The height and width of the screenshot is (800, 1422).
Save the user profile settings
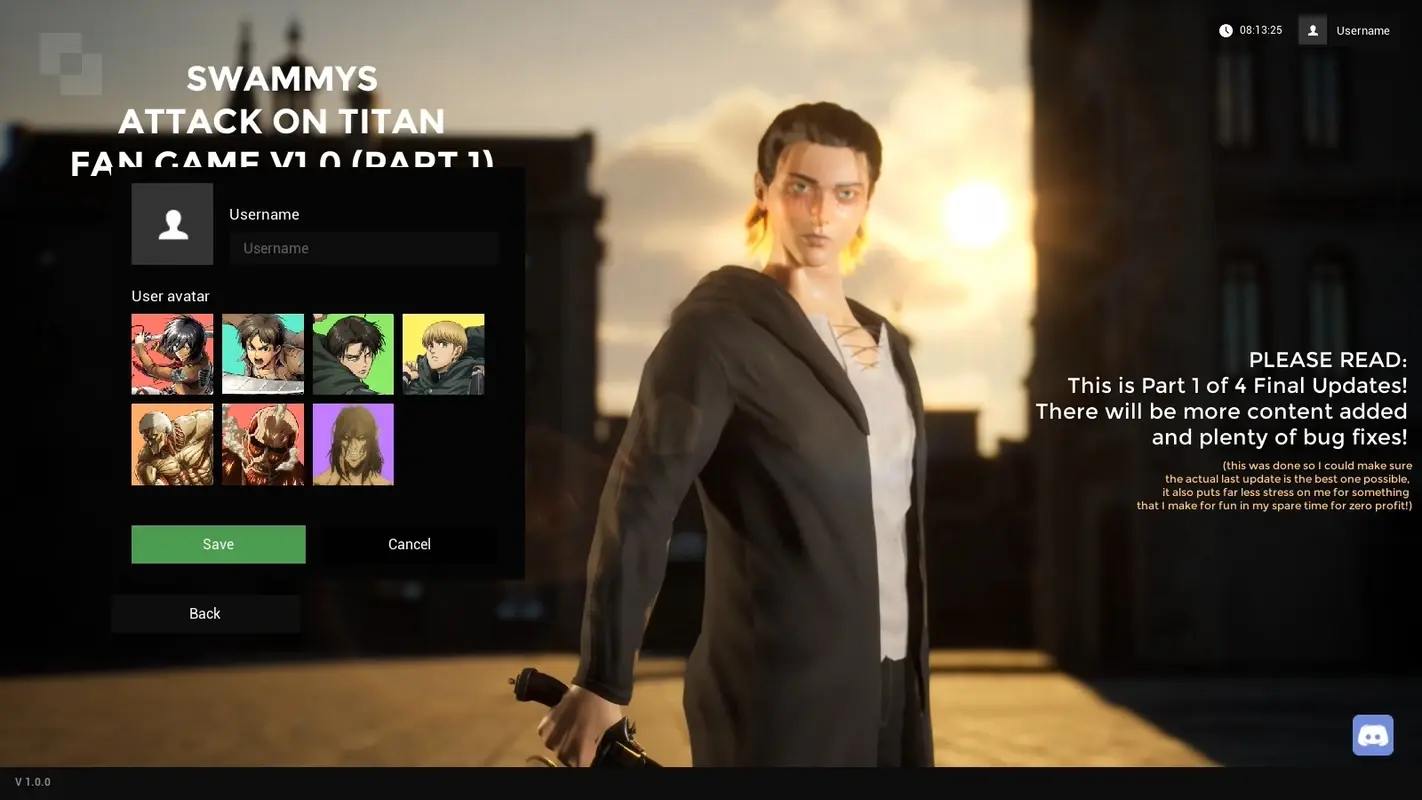218,543
